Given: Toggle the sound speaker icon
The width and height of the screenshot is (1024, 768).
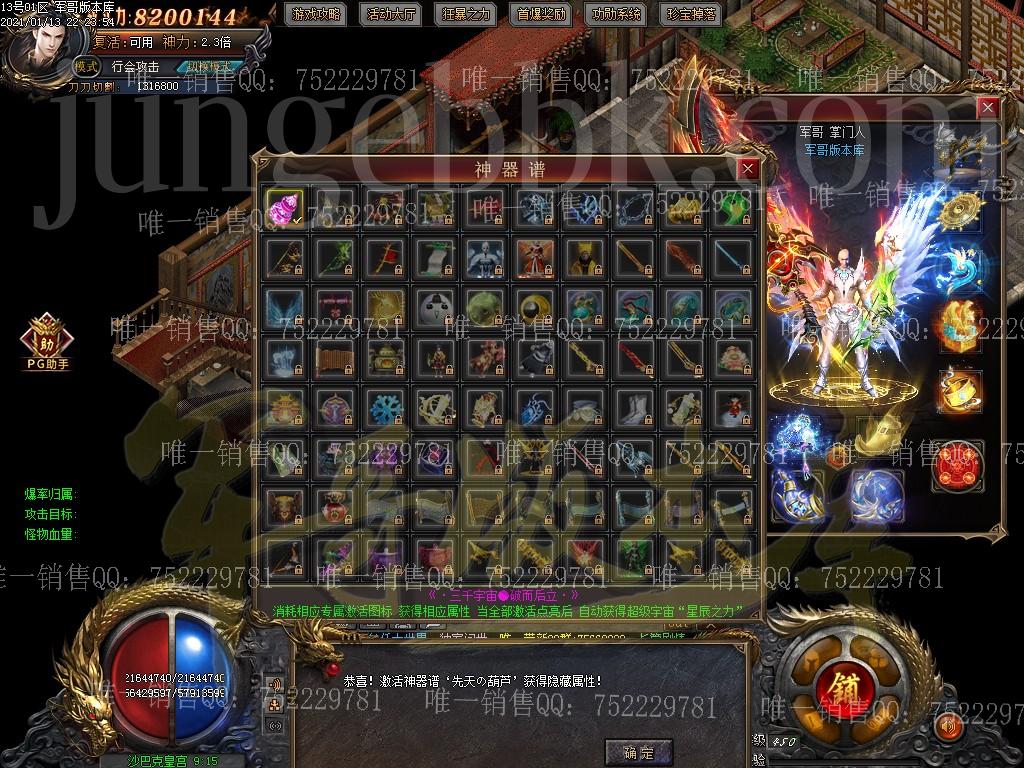Looking at the screenshot, I should coord(949,725).
